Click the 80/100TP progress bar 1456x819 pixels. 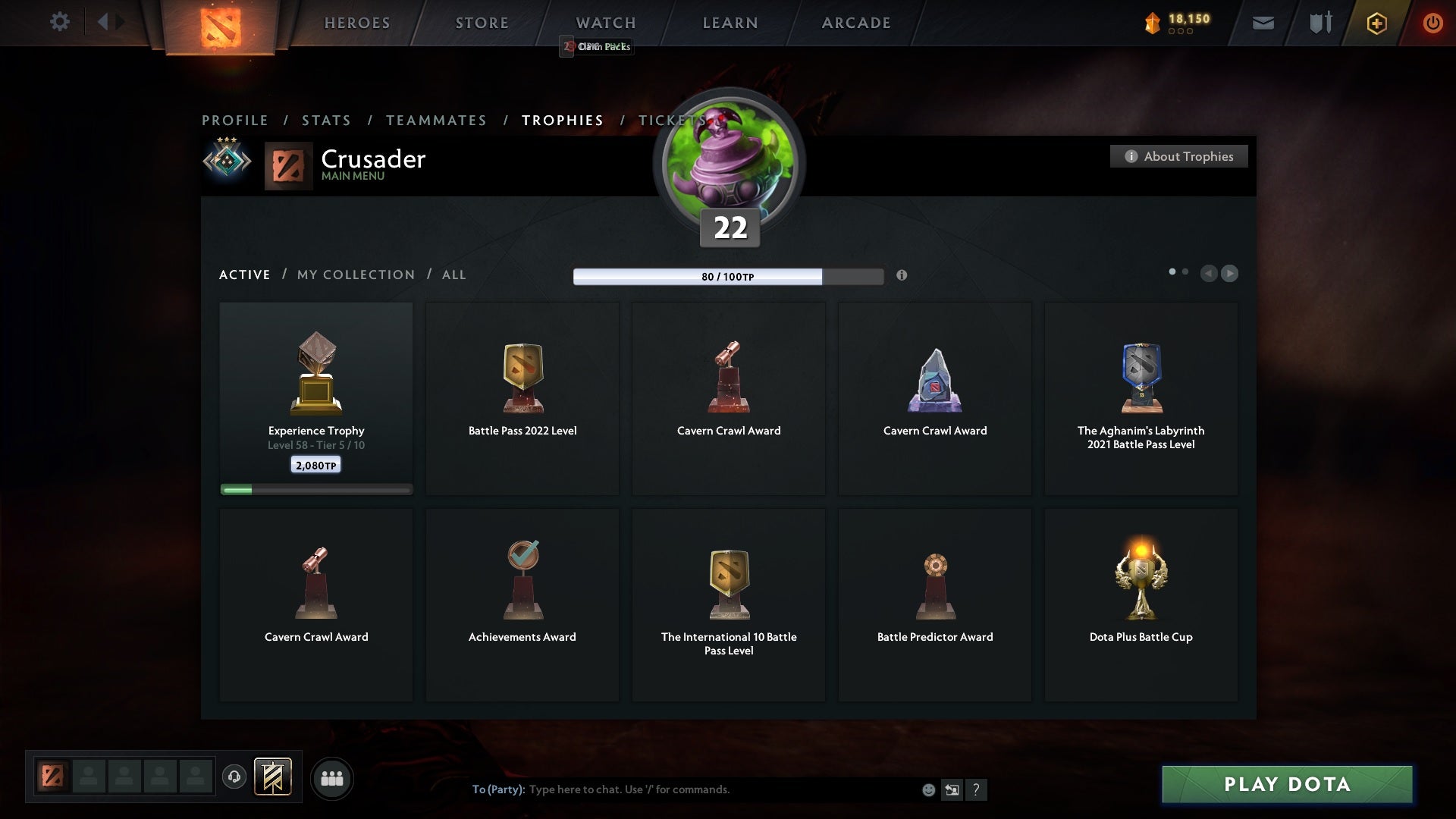(728, 276)
